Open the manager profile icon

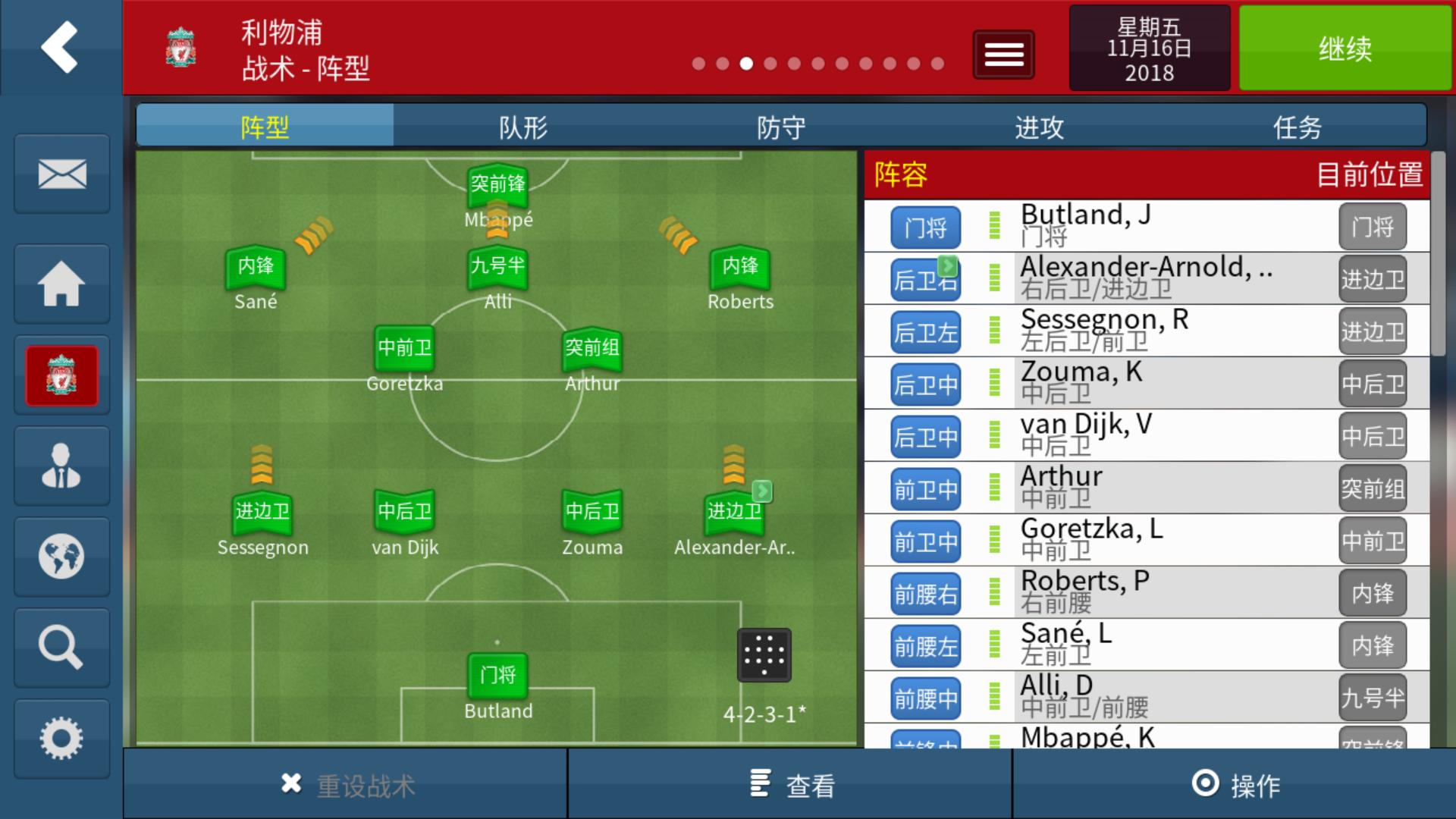click(x=61, y=465)
